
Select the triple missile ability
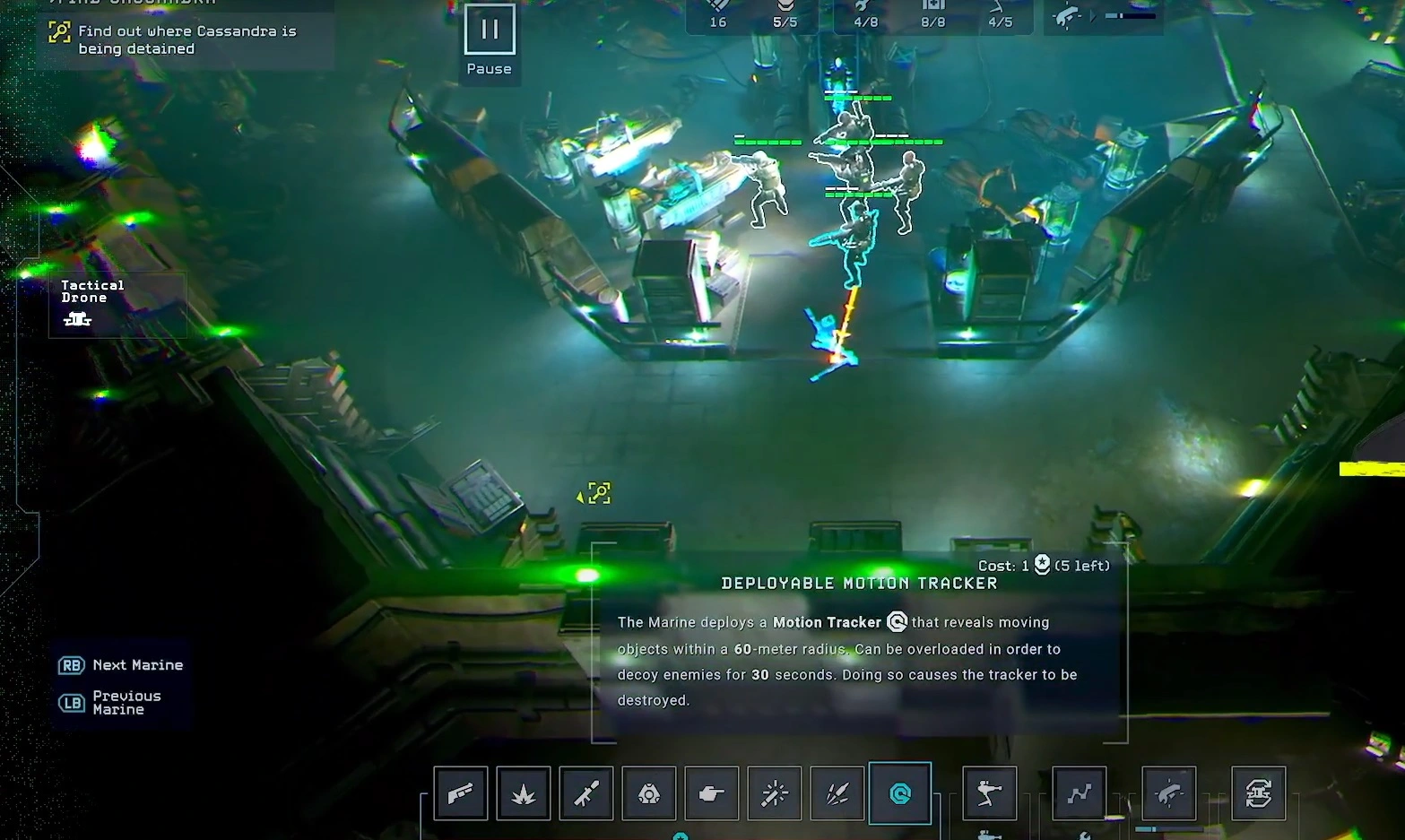837,793
